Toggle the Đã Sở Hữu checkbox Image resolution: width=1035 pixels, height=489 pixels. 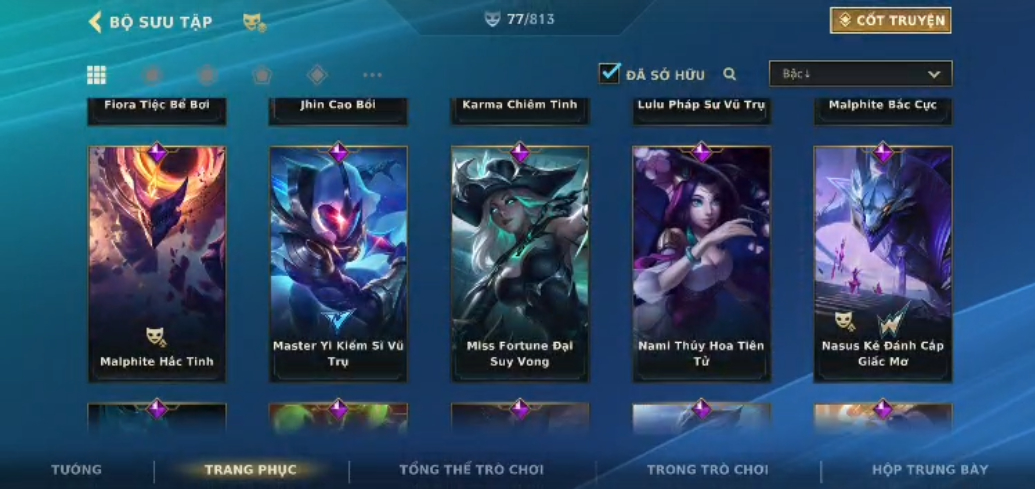point(609,73)
